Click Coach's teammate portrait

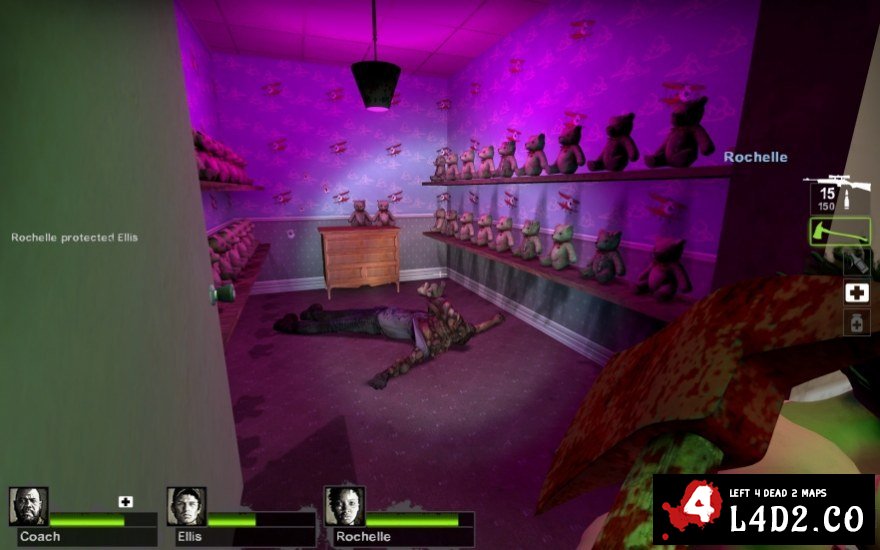click(29, 506)
